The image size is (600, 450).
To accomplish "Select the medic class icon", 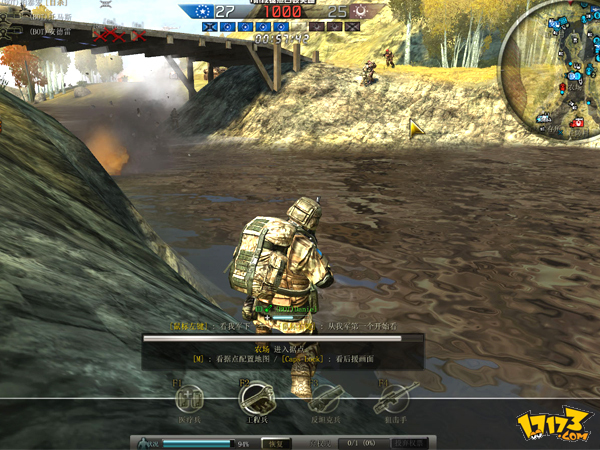I will 187,399.
